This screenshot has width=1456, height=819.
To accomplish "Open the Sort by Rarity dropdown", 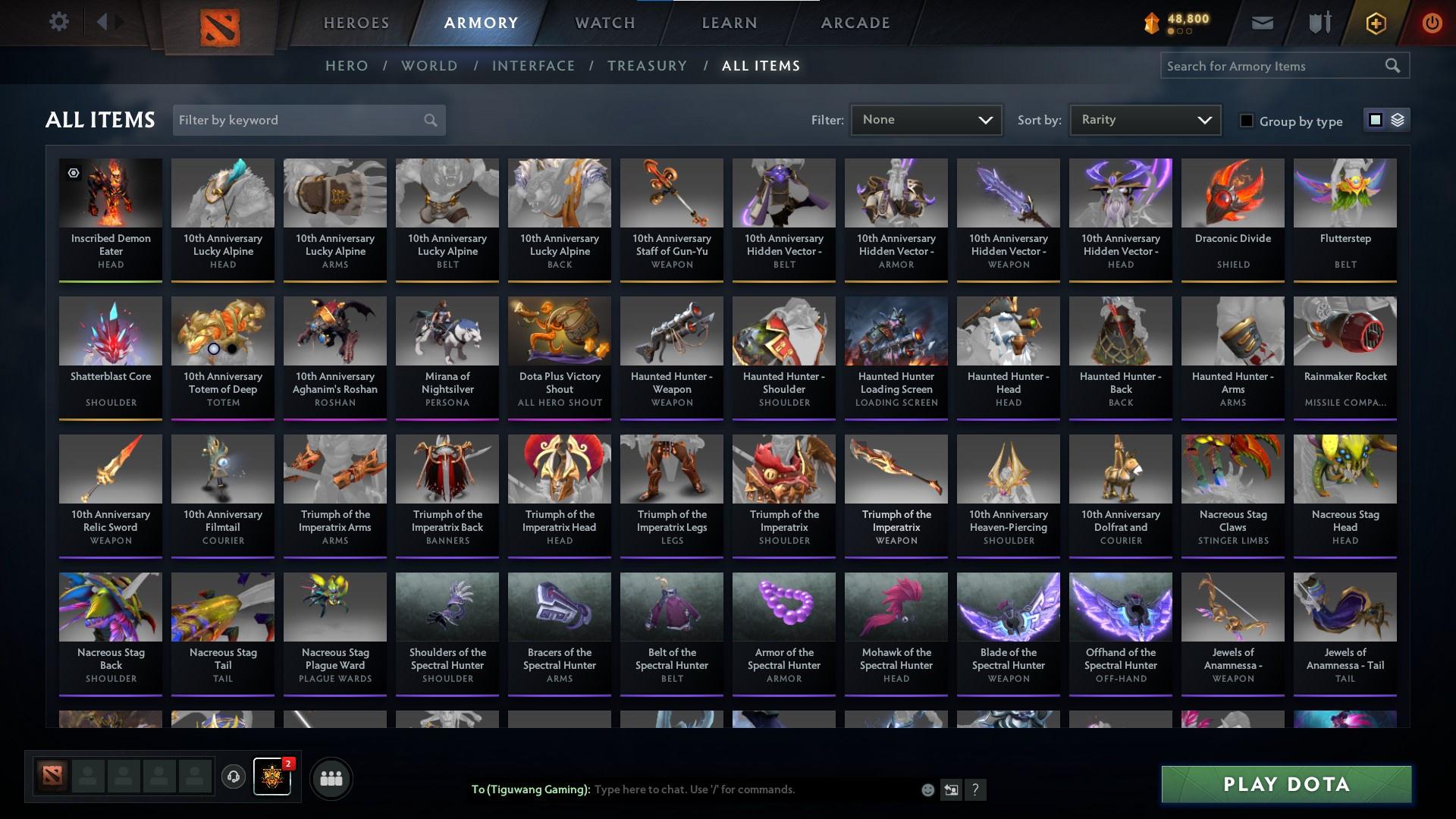I will pos(1144,119).
